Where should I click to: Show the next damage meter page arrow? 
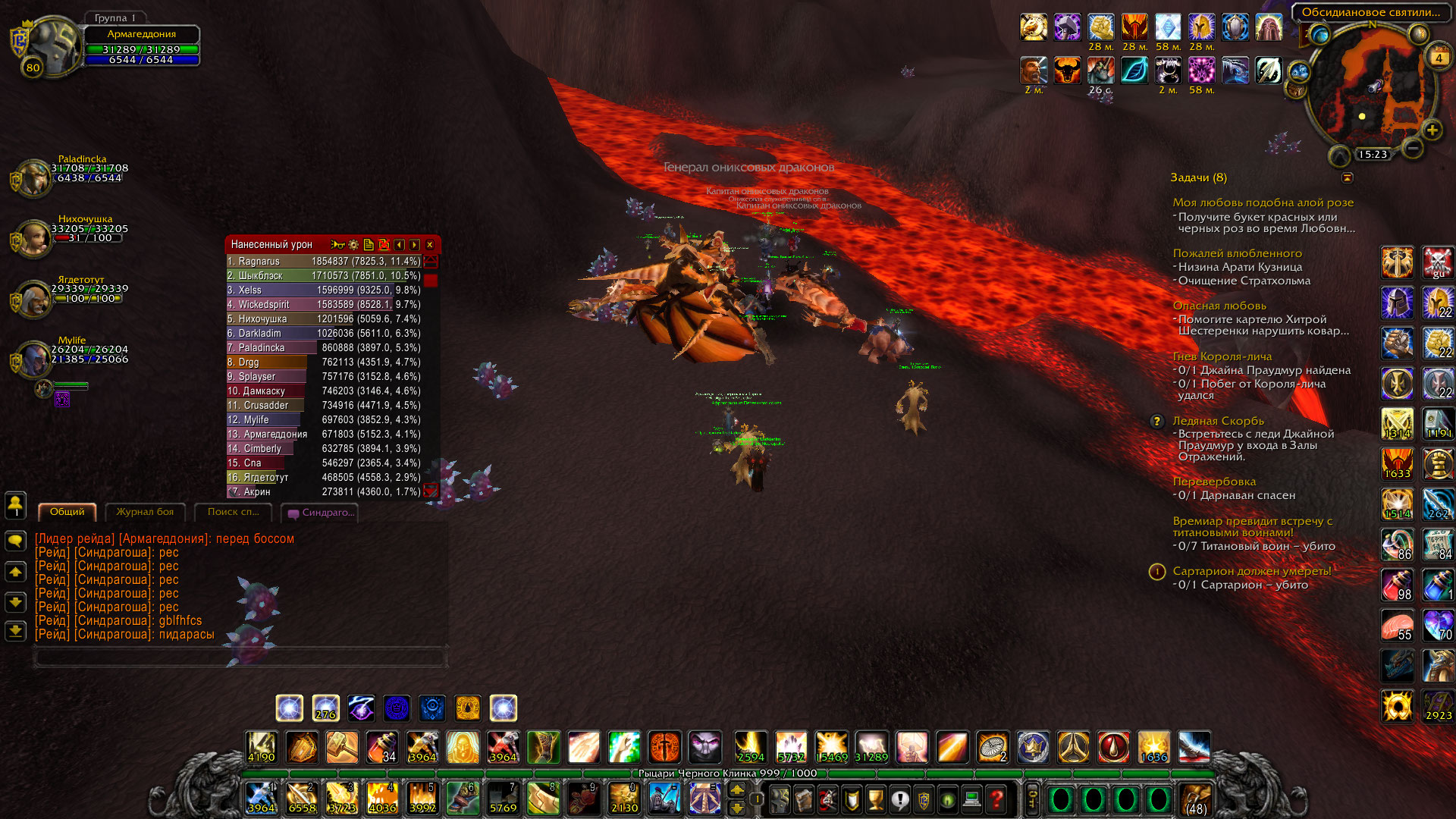(414, 245)
